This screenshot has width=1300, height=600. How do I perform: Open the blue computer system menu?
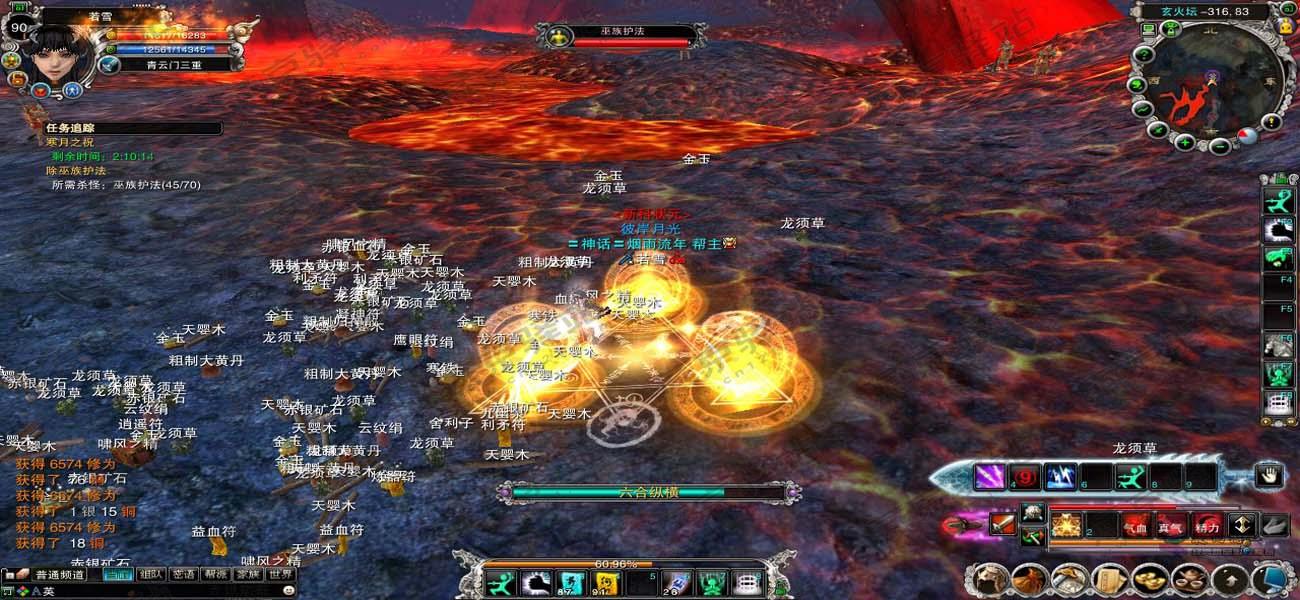1270,579
